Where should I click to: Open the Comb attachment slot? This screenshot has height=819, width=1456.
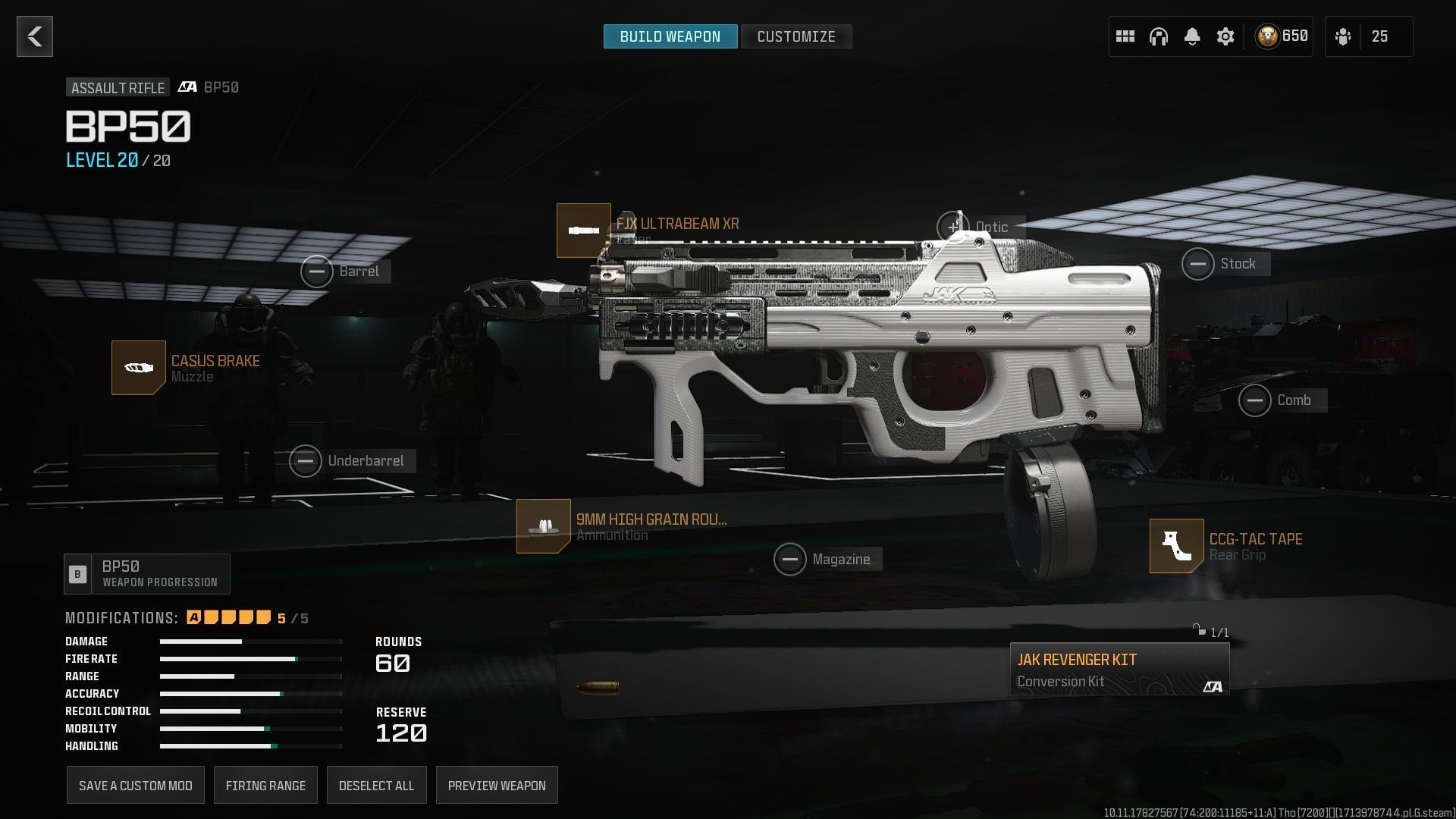pyautogui.click(x=1256, y=400)
